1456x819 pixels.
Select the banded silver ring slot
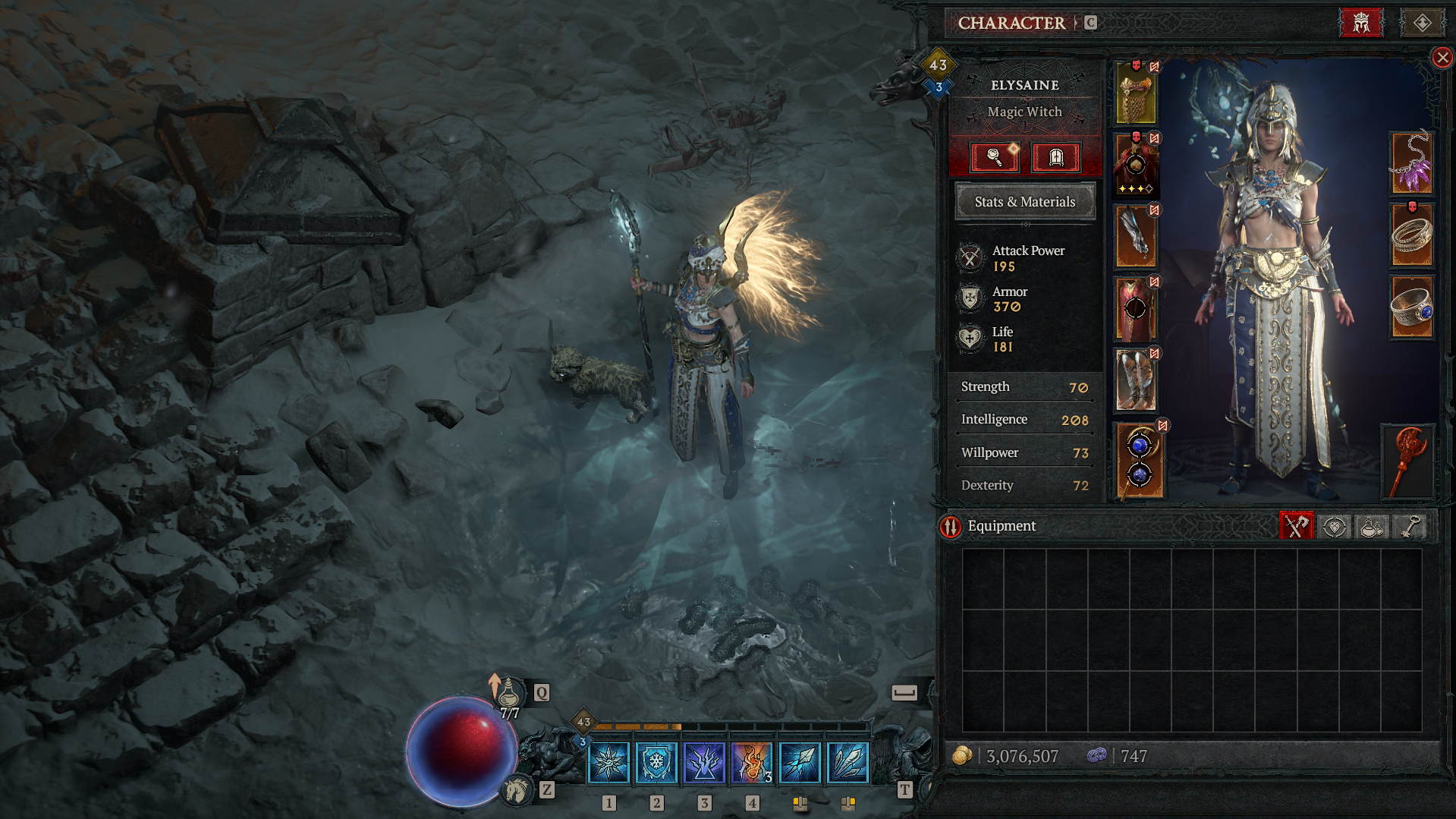point(1411,236)
